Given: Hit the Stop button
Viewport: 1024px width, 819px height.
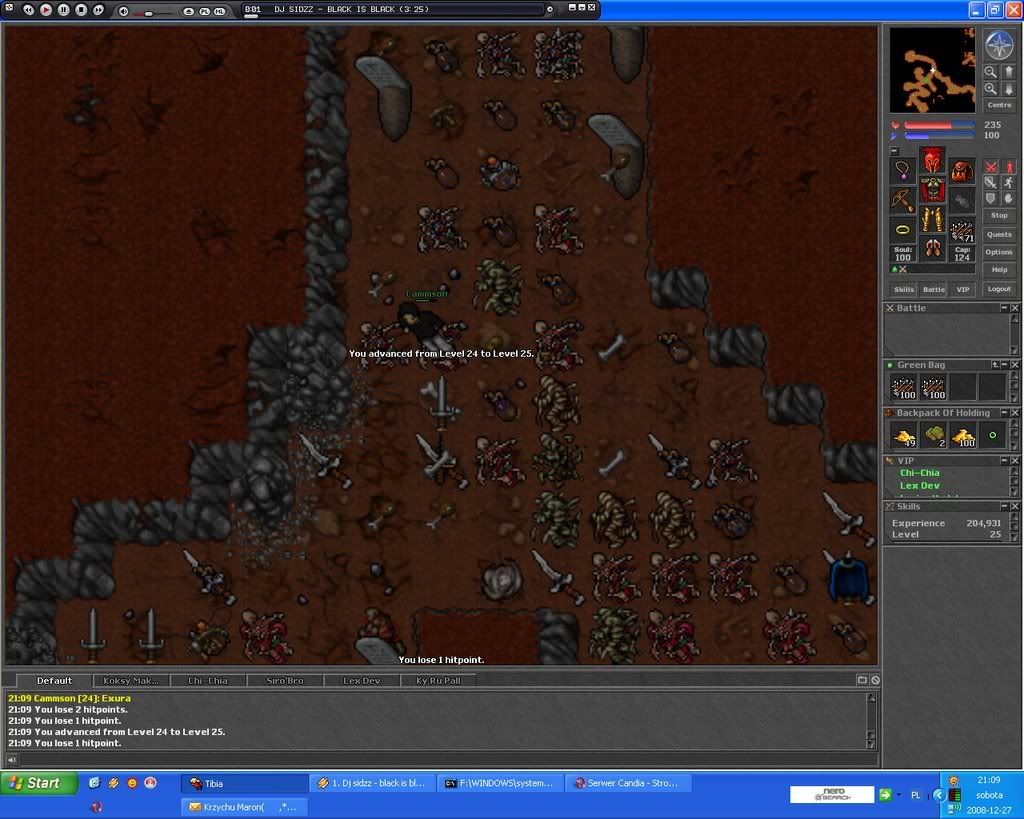Looking at the screenshot, I should coord(999,215).
